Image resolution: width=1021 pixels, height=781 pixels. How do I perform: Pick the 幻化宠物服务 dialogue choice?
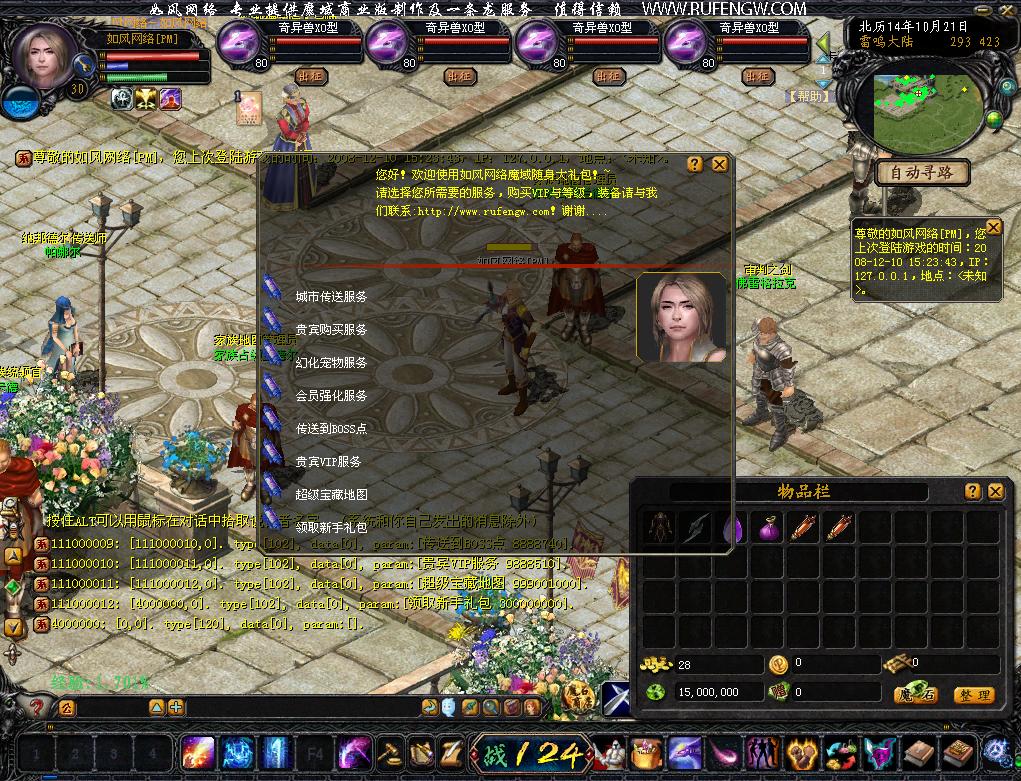click(x=330, y=363)
